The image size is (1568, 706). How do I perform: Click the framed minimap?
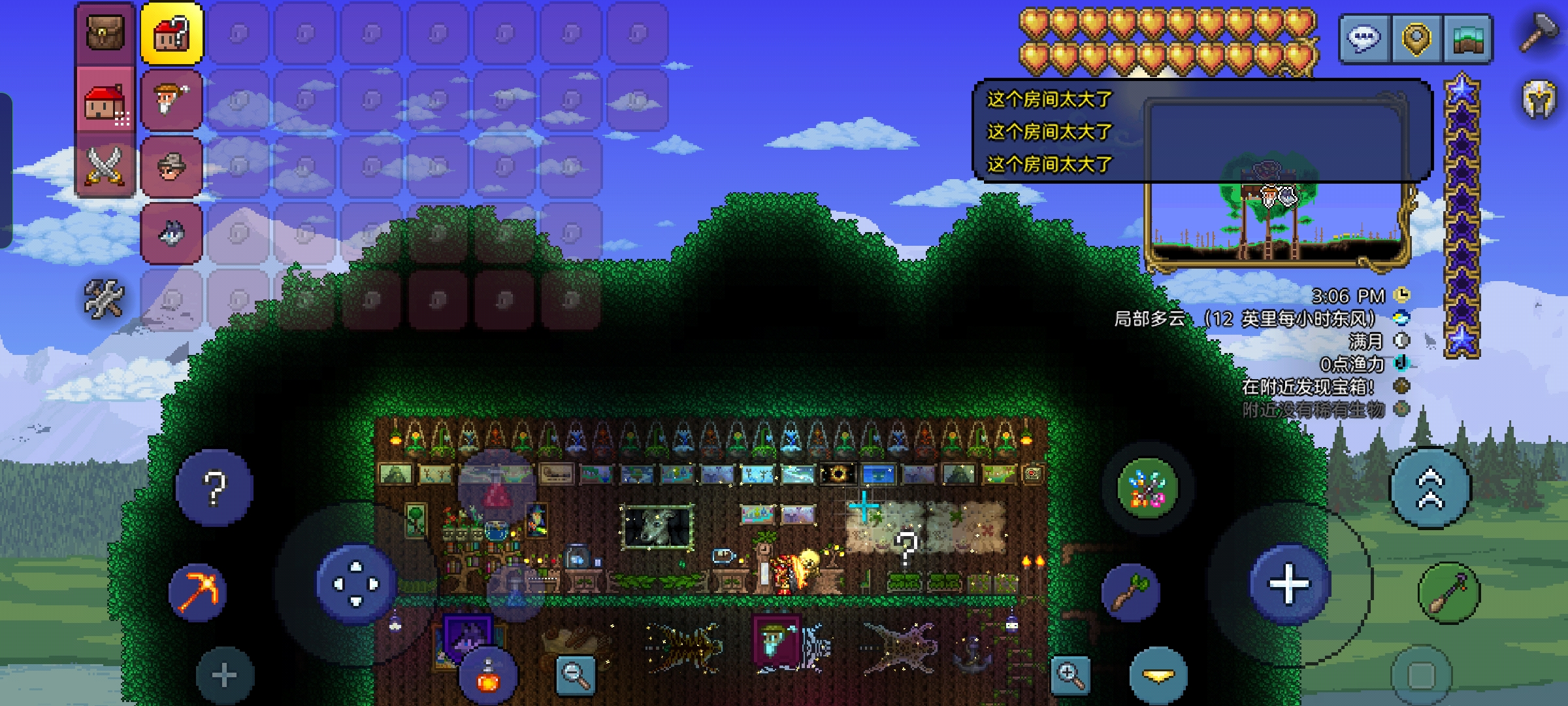(x=1277, y=222)
